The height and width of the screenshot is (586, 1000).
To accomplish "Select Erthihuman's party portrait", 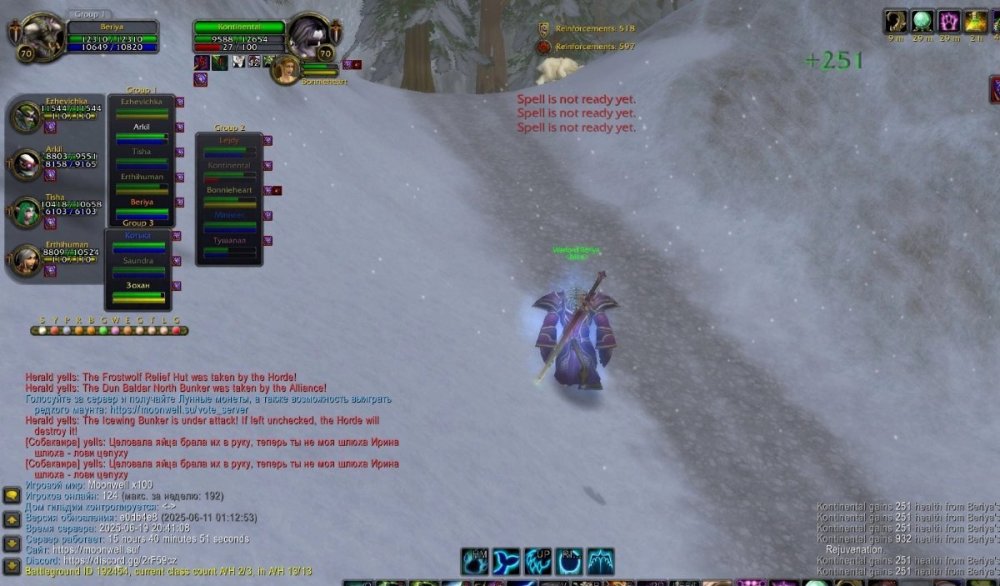I will [x=26, y=260].
